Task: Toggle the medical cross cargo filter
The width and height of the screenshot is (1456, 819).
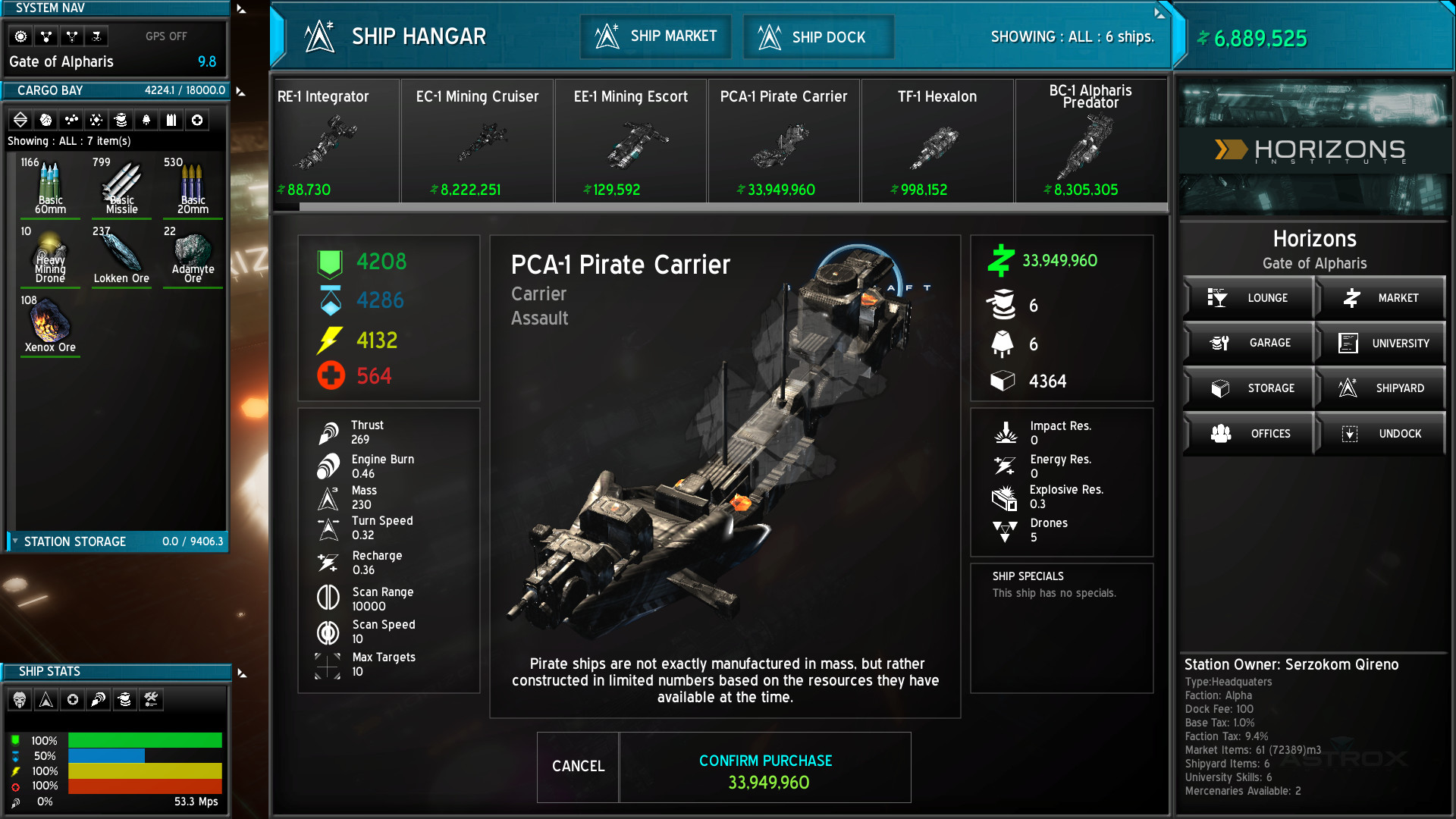Action: pos(197,119)
